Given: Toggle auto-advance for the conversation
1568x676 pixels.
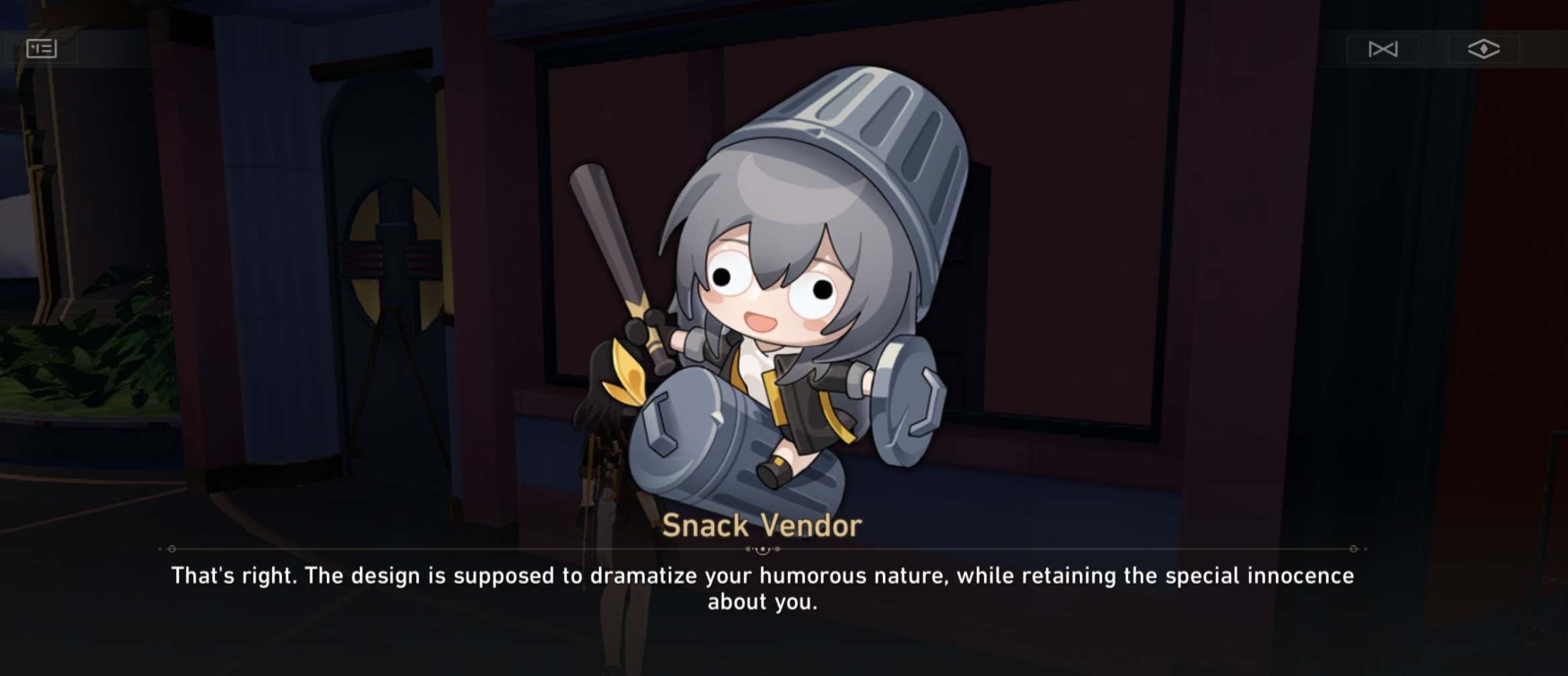Looking at the screenshot, I should [1382, 48].
